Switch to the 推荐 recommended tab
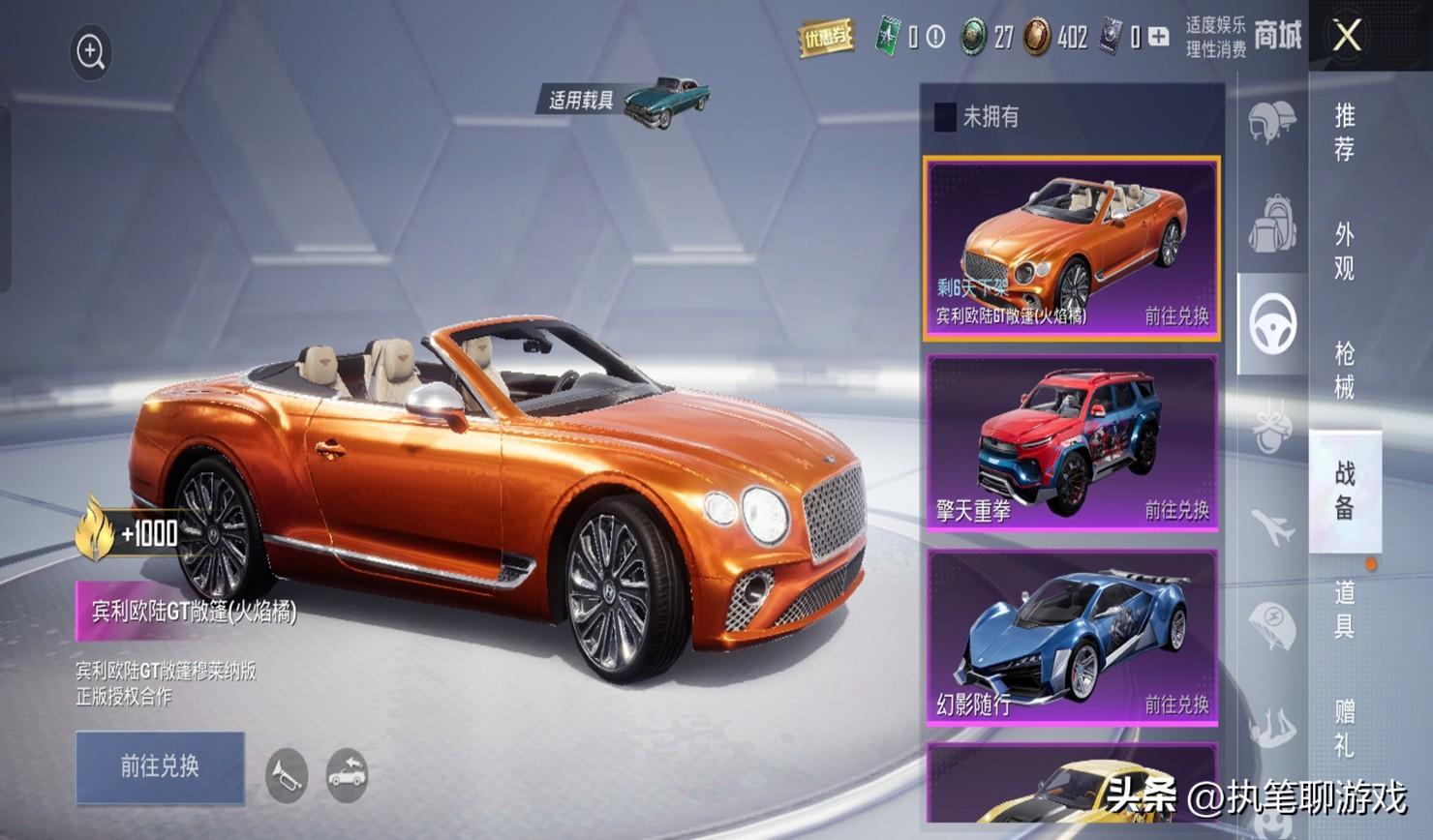 click(x=1345, y=132)
